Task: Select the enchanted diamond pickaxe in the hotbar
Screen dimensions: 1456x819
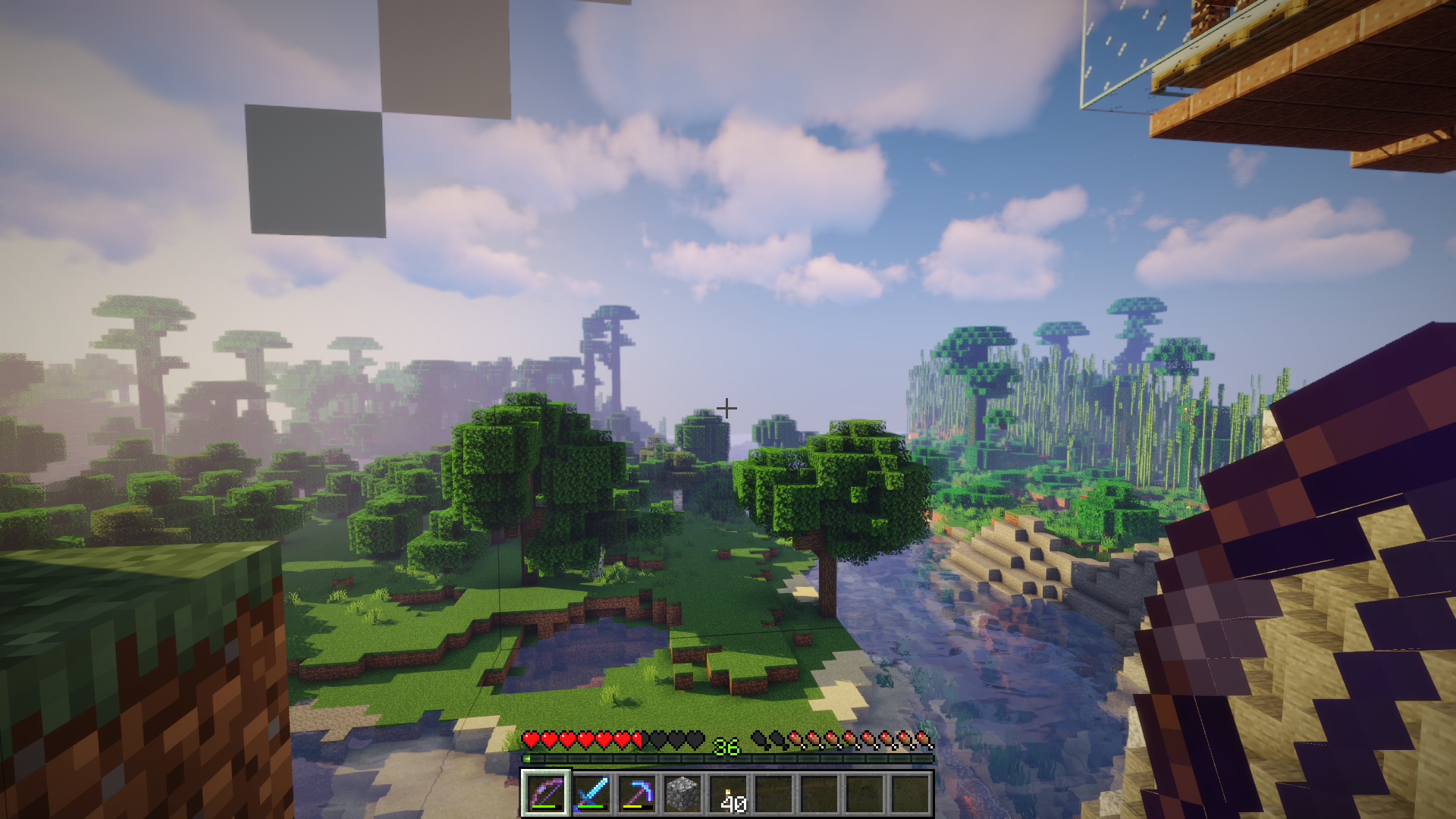Action: point(639,794)
